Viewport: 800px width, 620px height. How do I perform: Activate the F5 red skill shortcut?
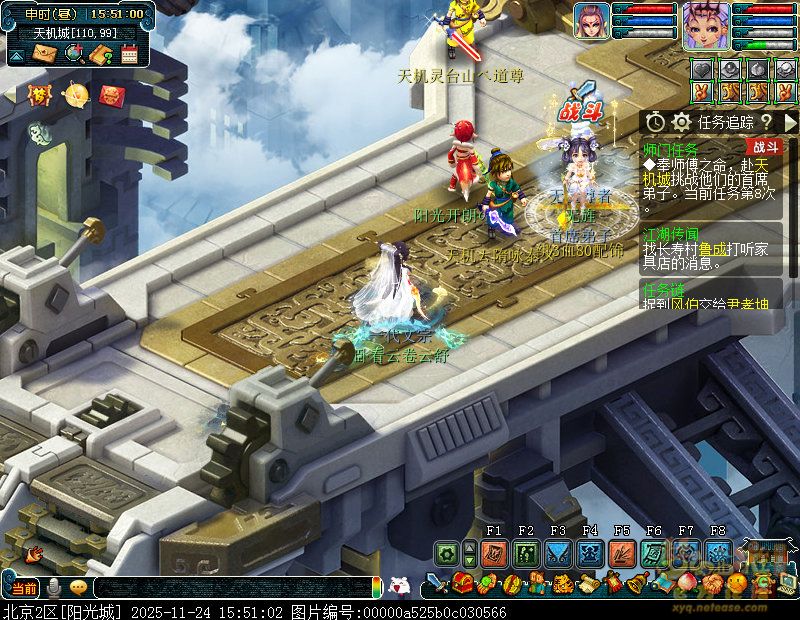[x=622, y=553]
